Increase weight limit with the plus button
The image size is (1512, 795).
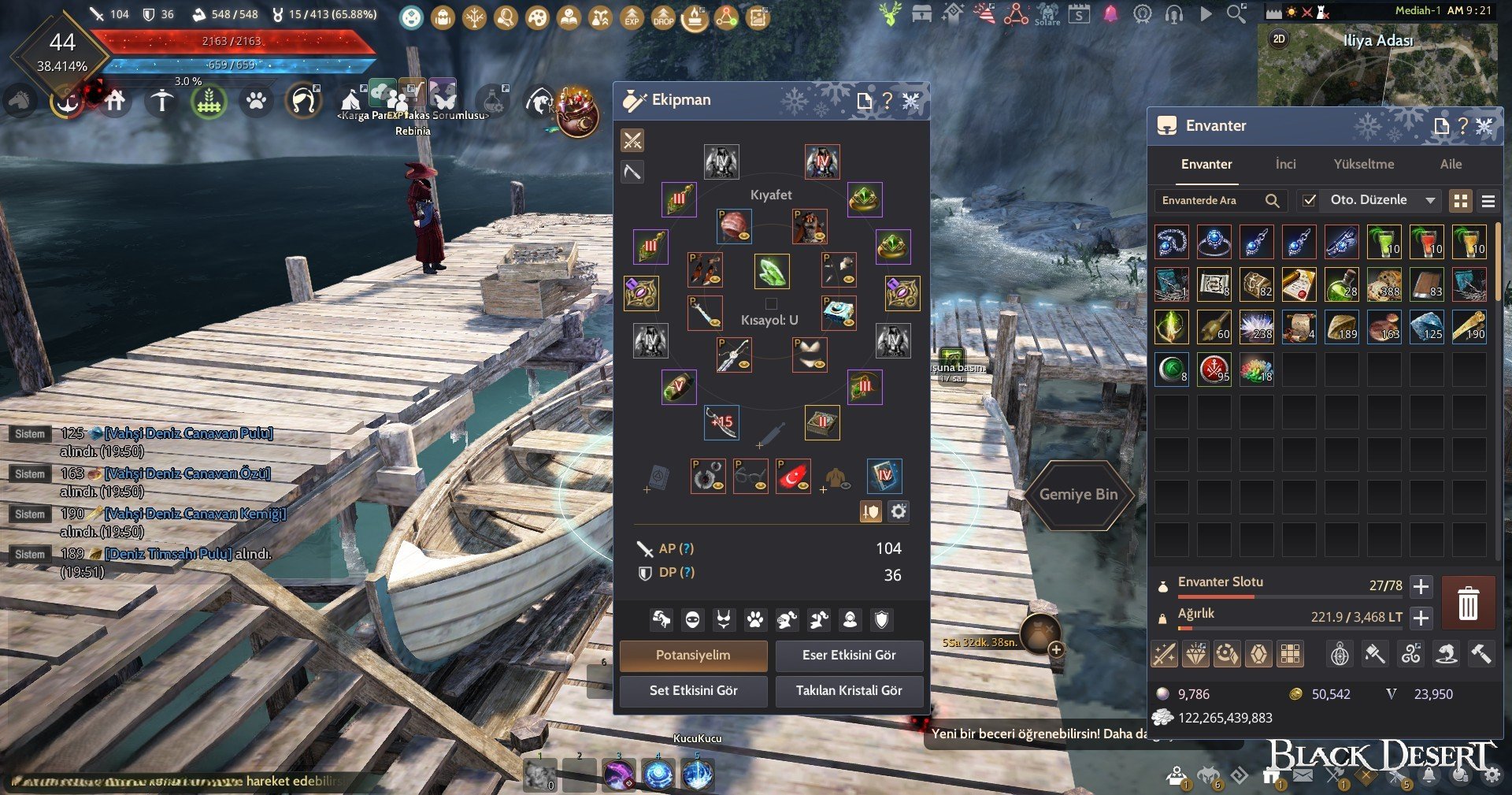[x=1421, y=618]
